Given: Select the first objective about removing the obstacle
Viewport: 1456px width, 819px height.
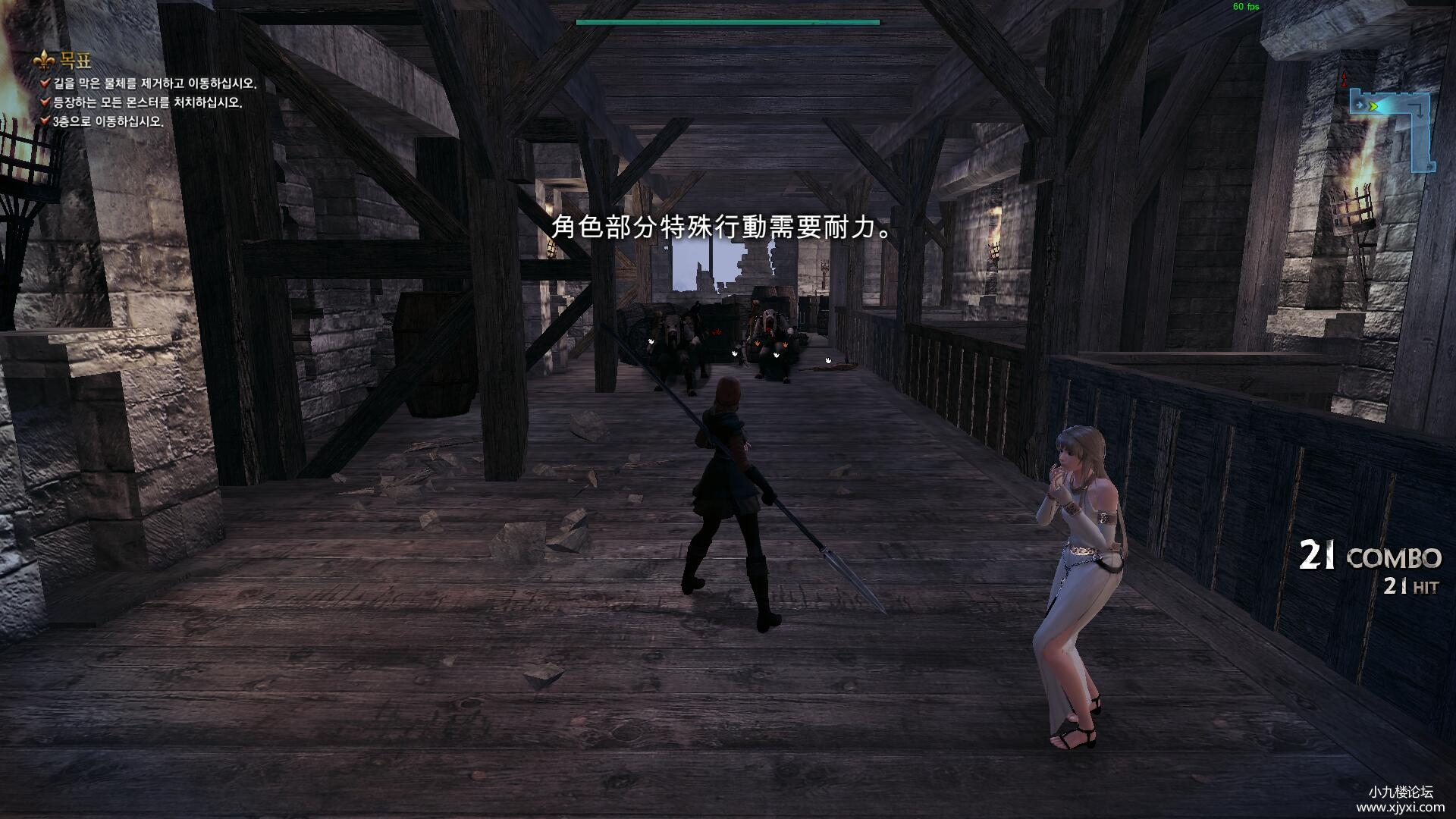Looking at the screenshot, I should [154, 83].
